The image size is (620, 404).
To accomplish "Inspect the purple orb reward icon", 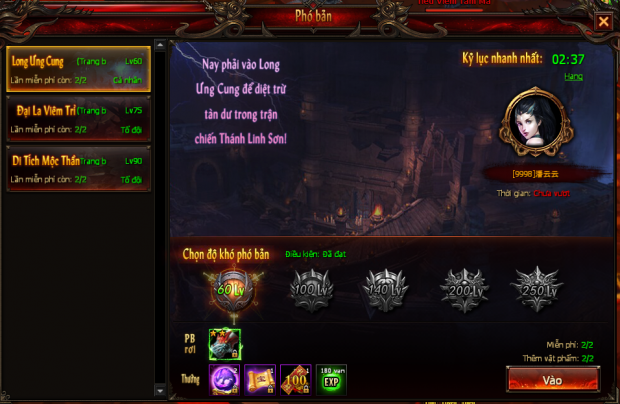I will click(x=225, y=379).
